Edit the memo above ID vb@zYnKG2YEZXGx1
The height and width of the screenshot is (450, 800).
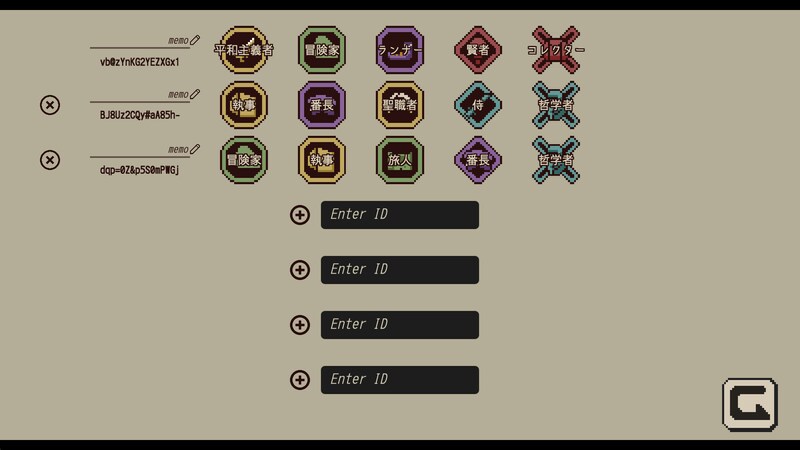[x=194, y=40]
